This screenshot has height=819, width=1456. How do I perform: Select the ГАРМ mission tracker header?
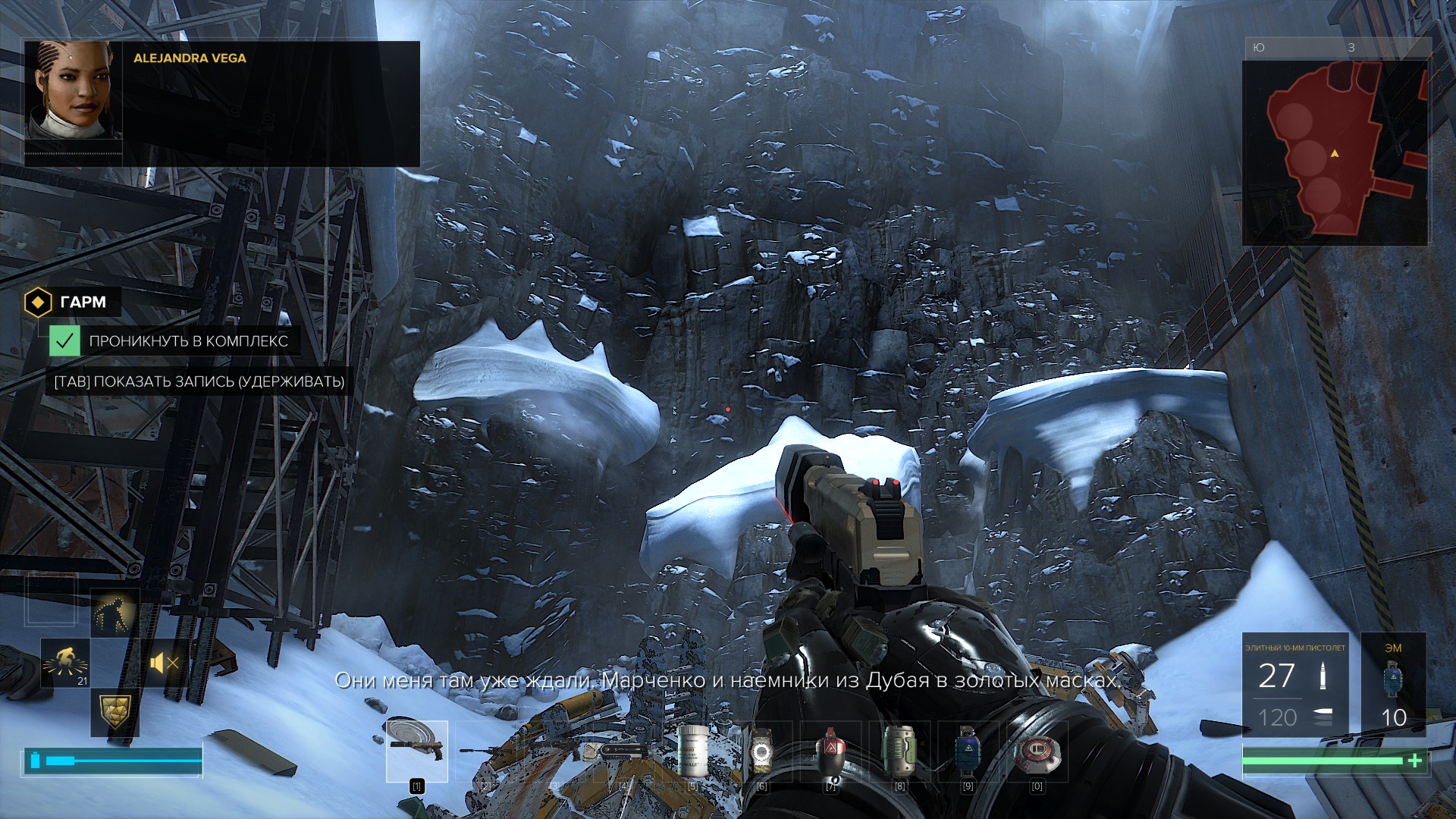(x=72, y=302)
